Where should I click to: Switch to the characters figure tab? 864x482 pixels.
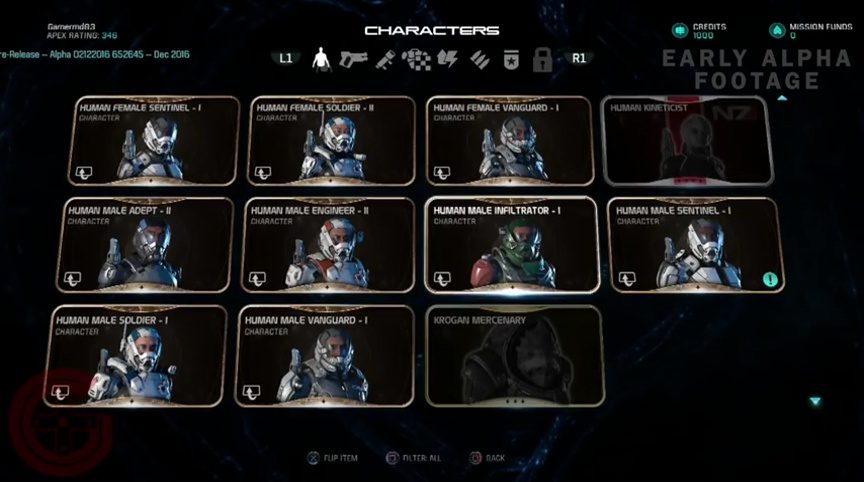pos(322,59)
